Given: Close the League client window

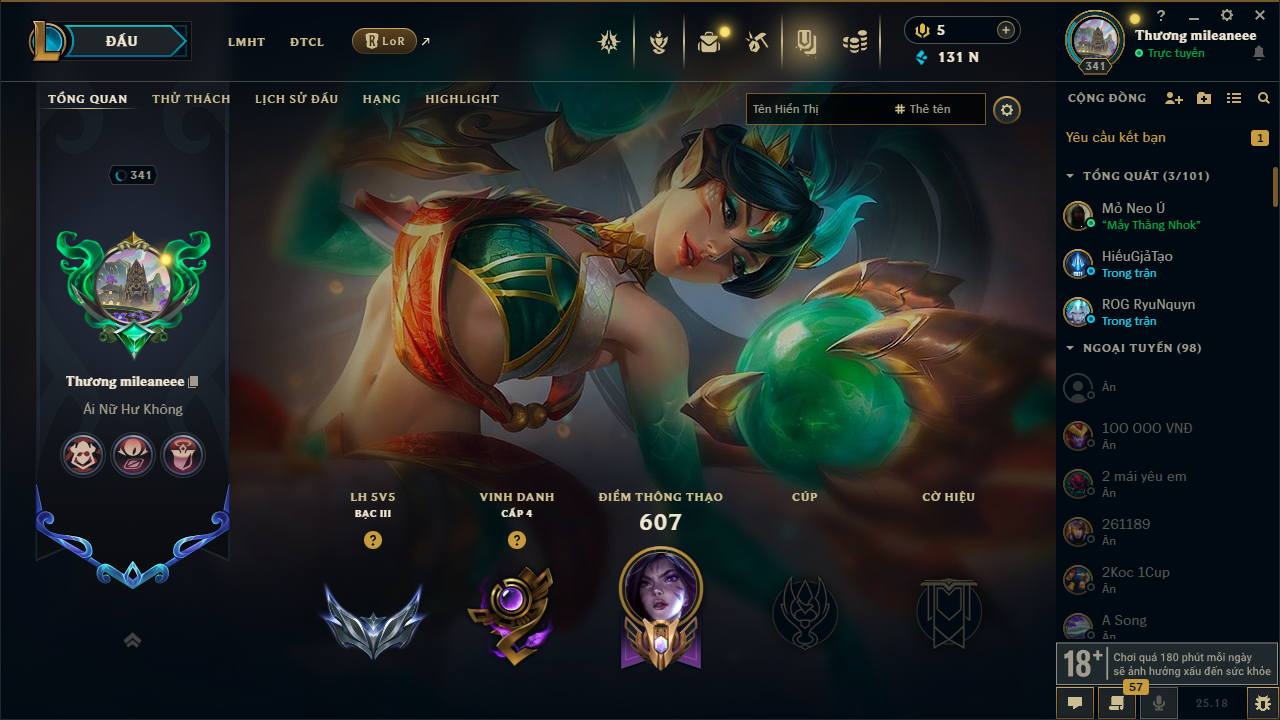Looking at the screenshot, I should coord(1260,15).
